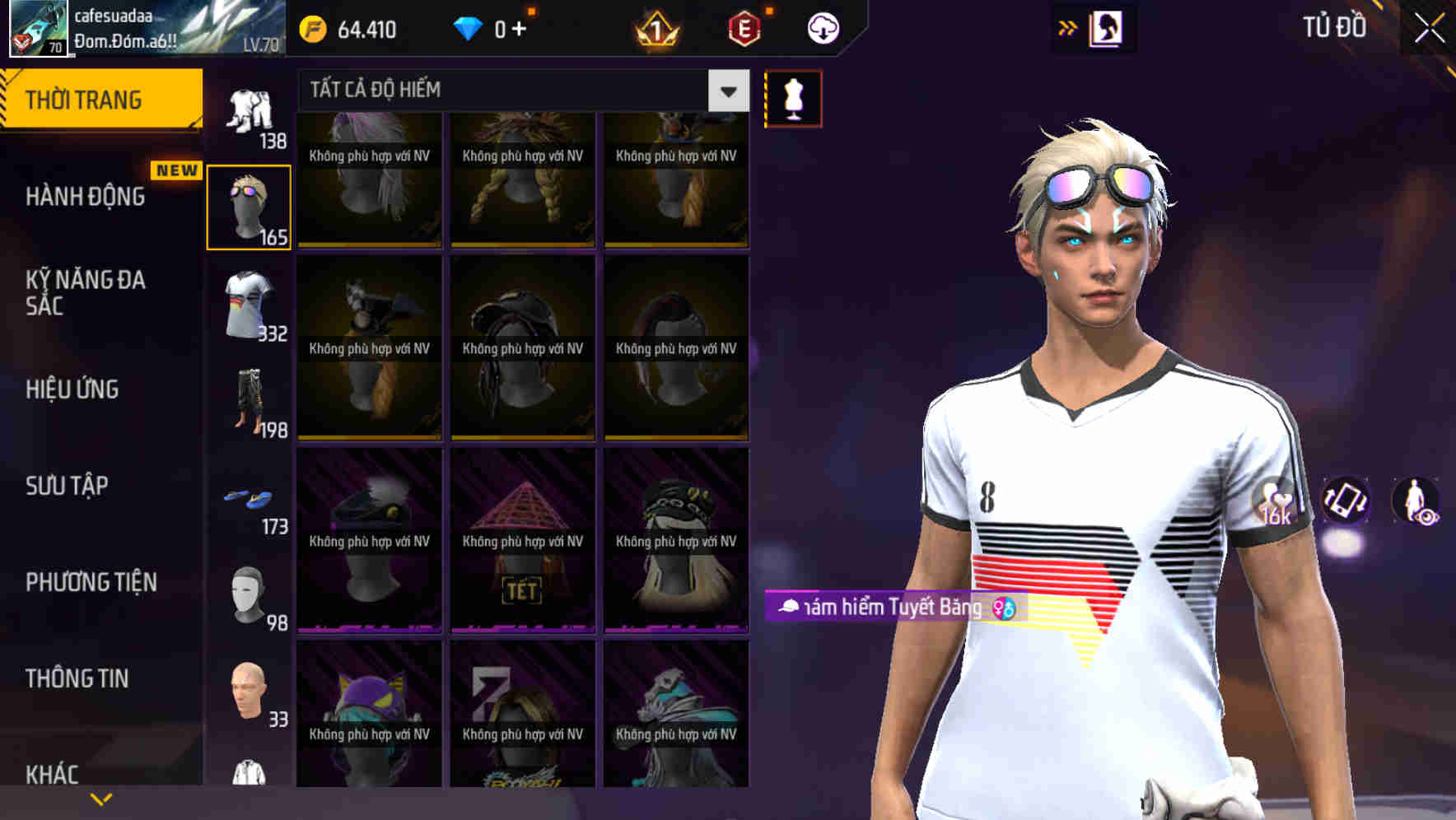Toggle the gender icon on Tuyết Băng tag

[x=1002, y=609]
